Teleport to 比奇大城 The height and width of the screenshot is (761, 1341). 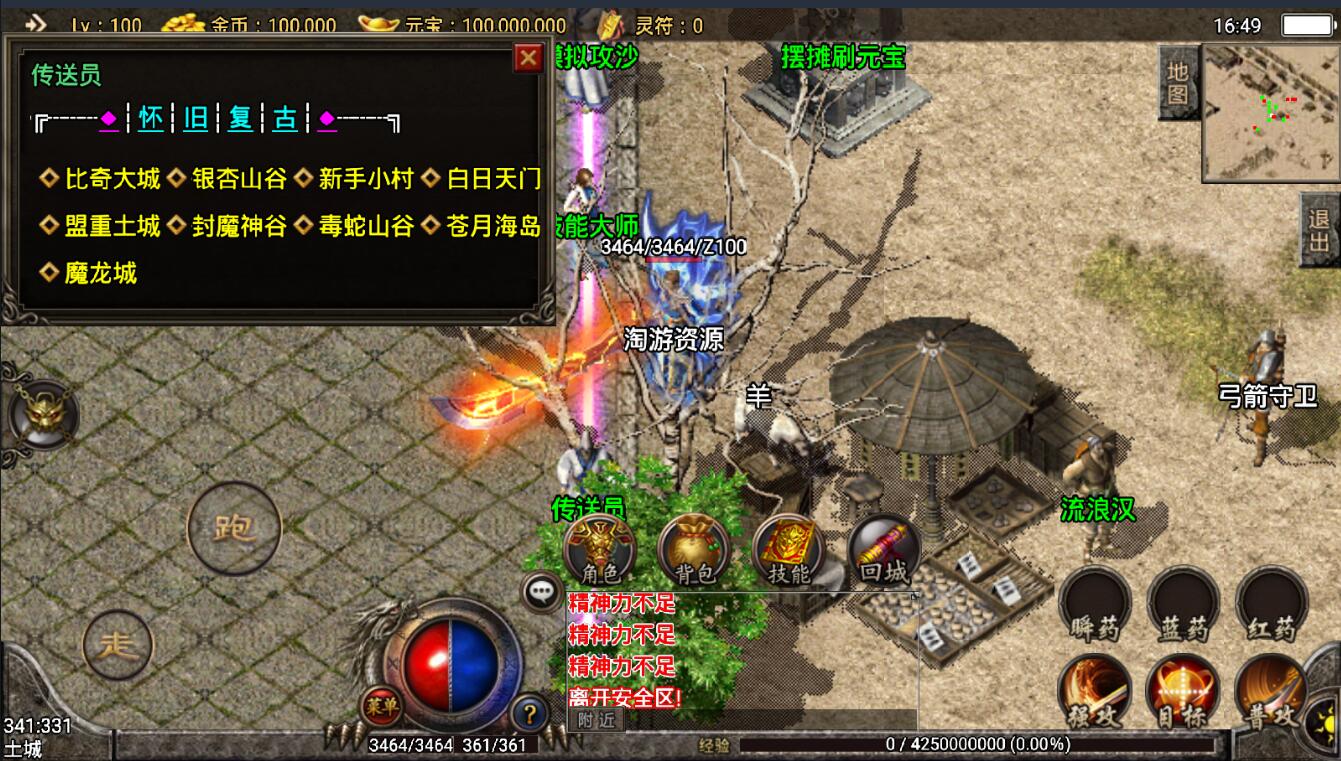[112, 179]
